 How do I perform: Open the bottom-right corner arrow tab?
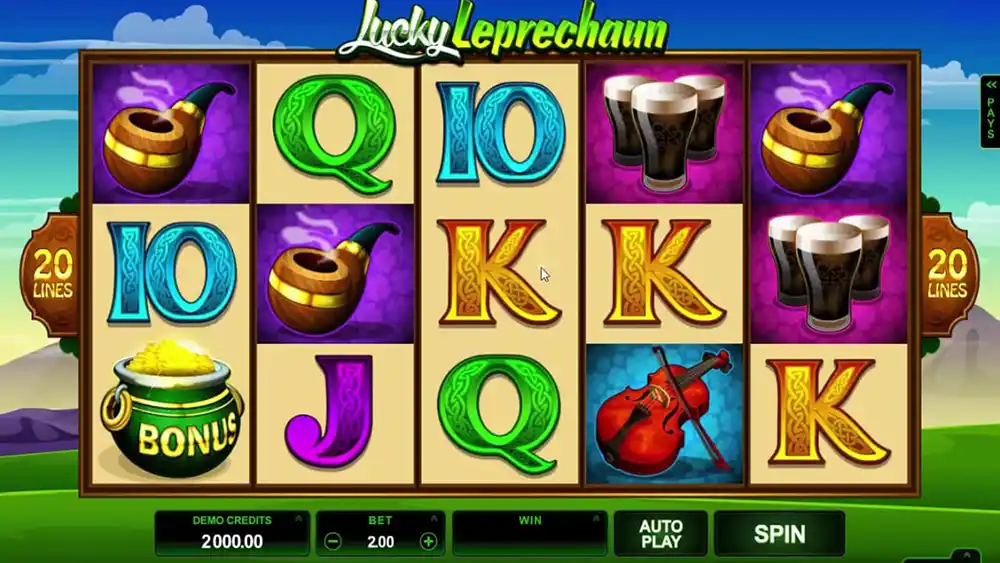[964, 555]
